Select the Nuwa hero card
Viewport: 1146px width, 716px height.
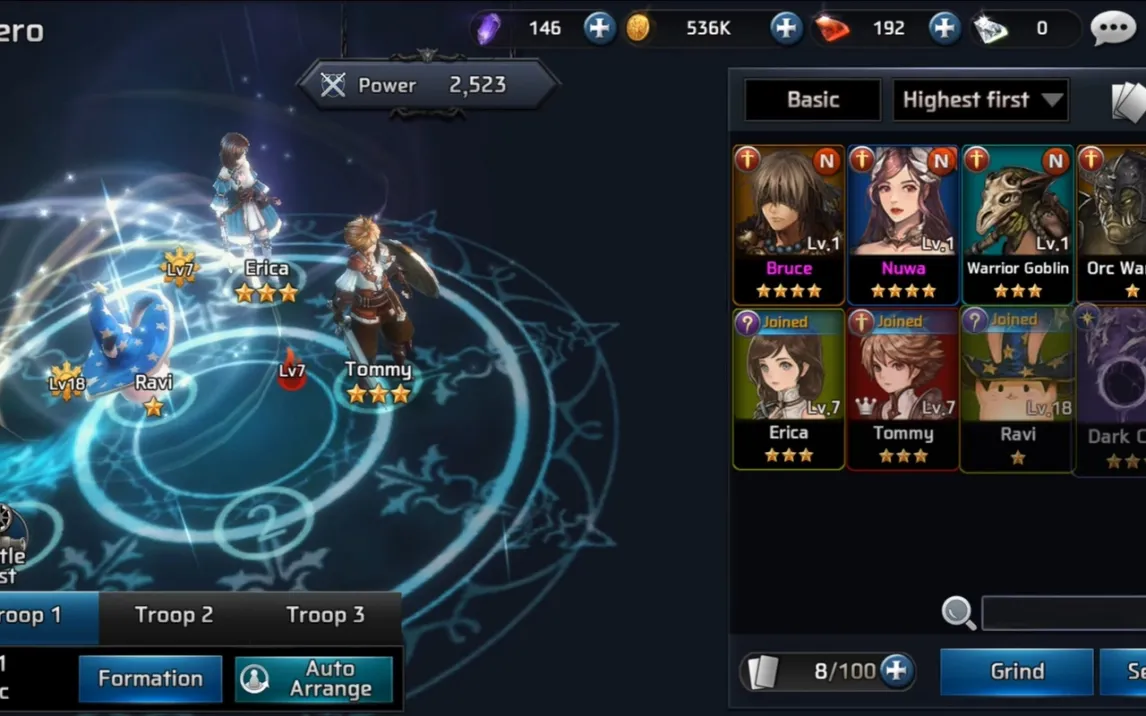(903, 224)
